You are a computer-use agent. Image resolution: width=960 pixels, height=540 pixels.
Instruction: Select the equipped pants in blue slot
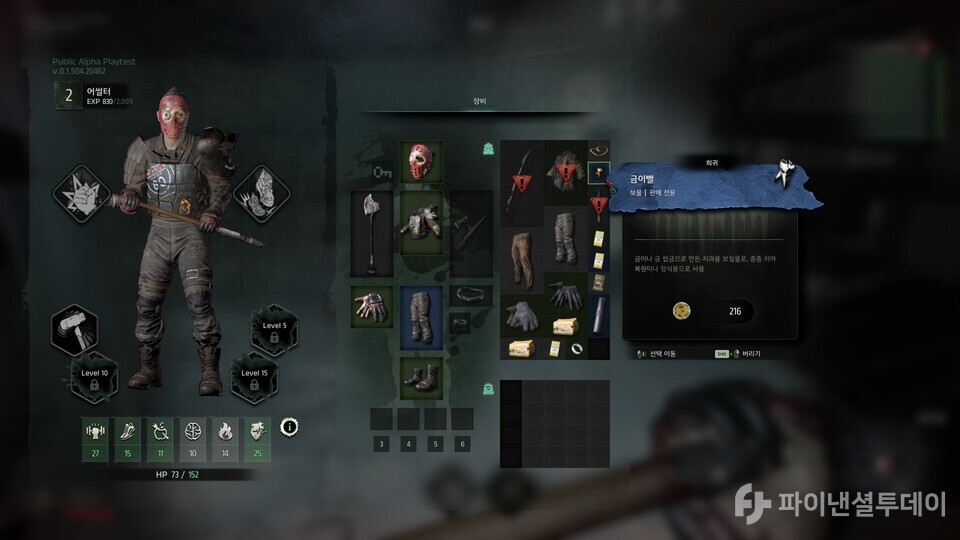(421, 318)
